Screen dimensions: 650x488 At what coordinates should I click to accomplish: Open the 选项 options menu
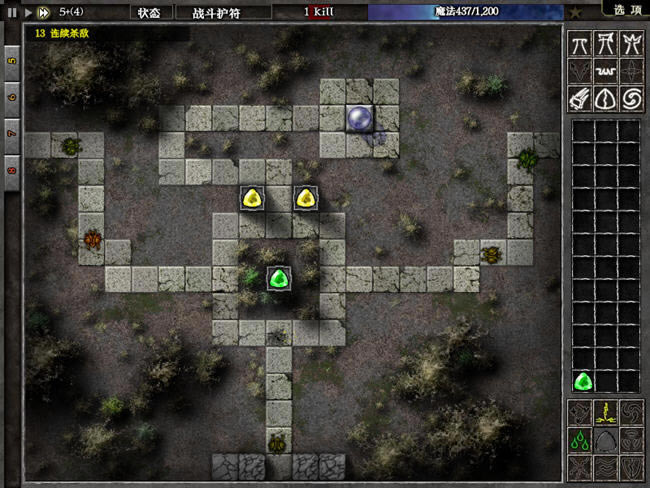[x=629, y=9]
